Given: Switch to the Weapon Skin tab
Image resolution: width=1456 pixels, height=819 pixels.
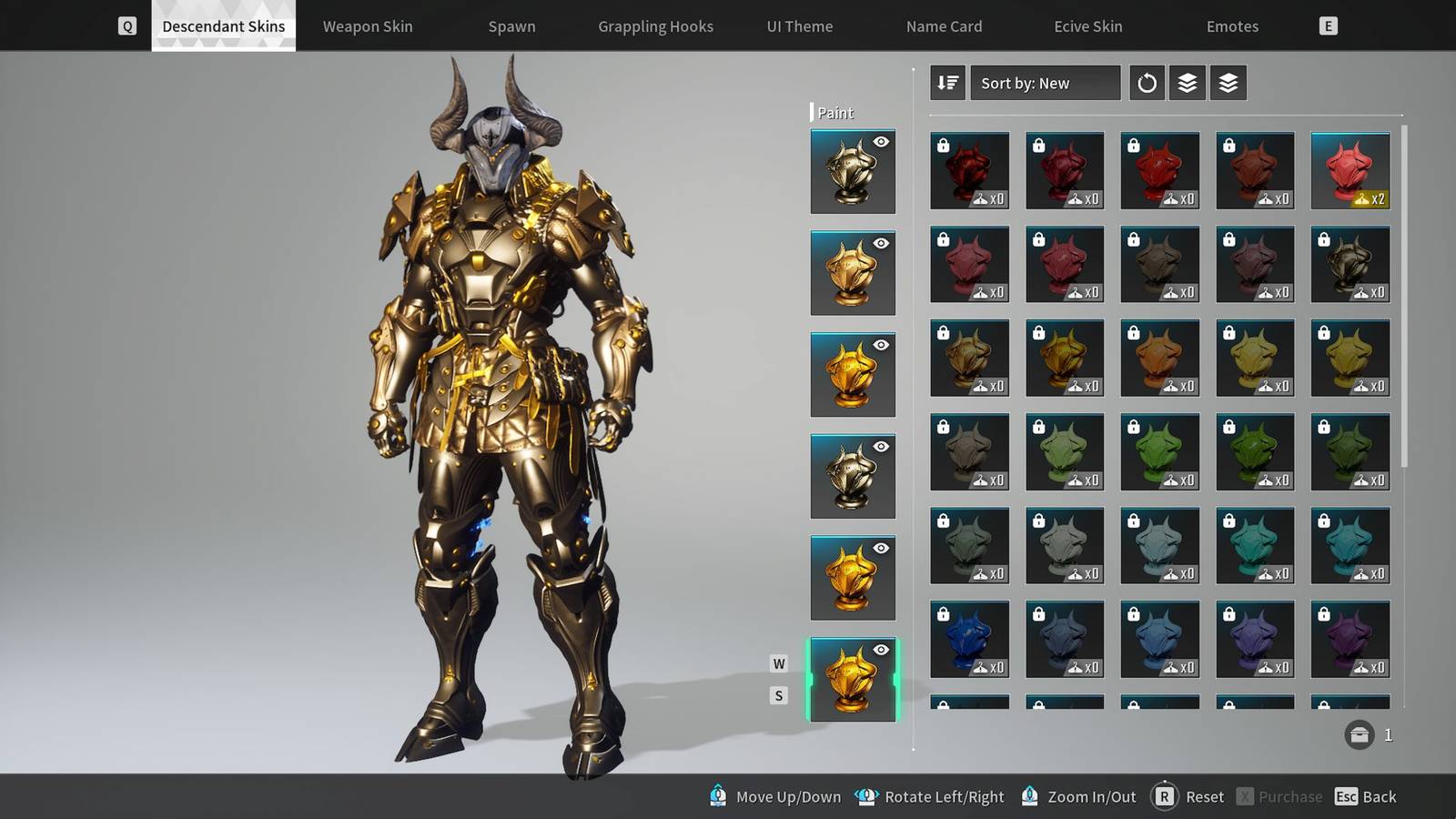Looking at the screenshot, I should (x=368, y=26).
